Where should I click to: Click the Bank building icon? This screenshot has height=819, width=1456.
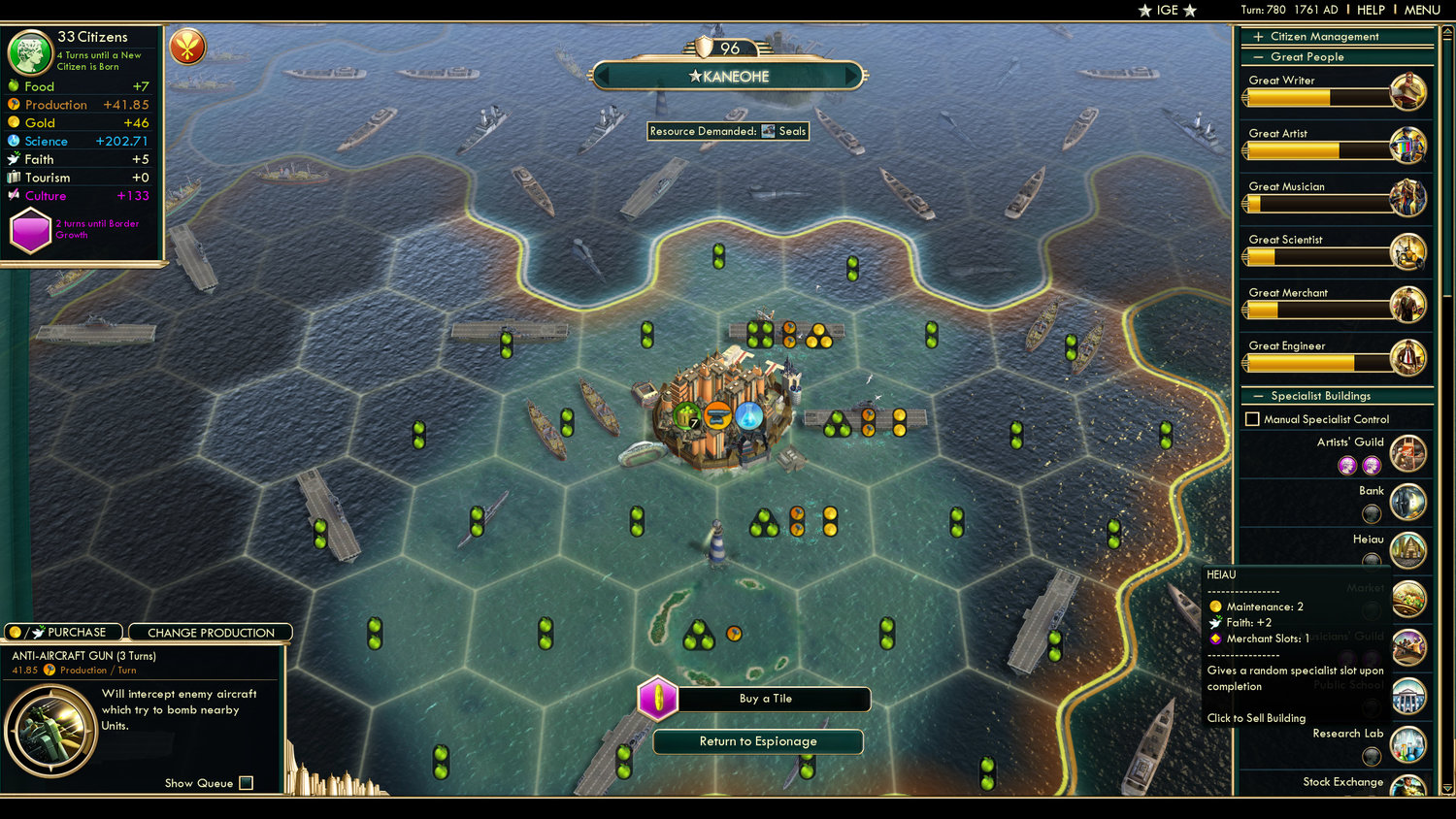[x=1408, y=502]
